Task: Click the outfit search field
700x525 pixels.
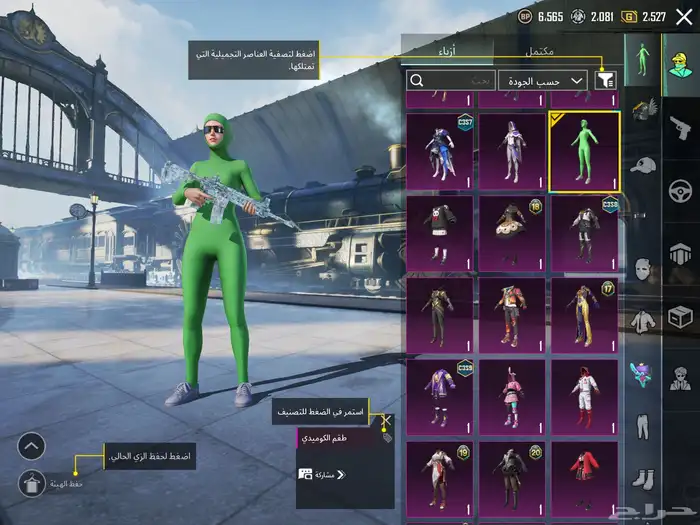Action: tap(451, 80)
